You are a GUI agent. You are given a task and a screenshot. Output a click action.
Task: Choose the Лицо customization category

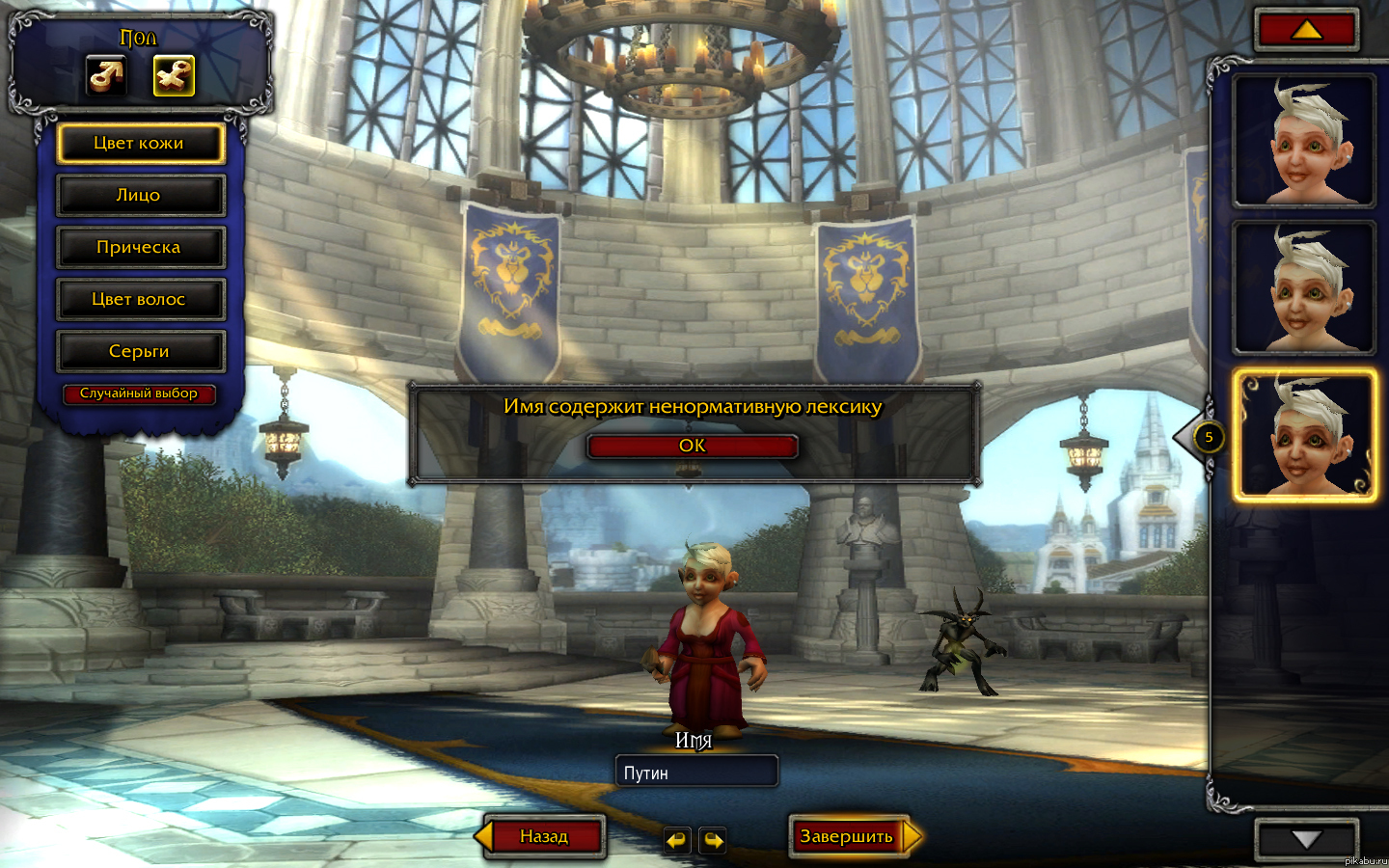point(140,196)
